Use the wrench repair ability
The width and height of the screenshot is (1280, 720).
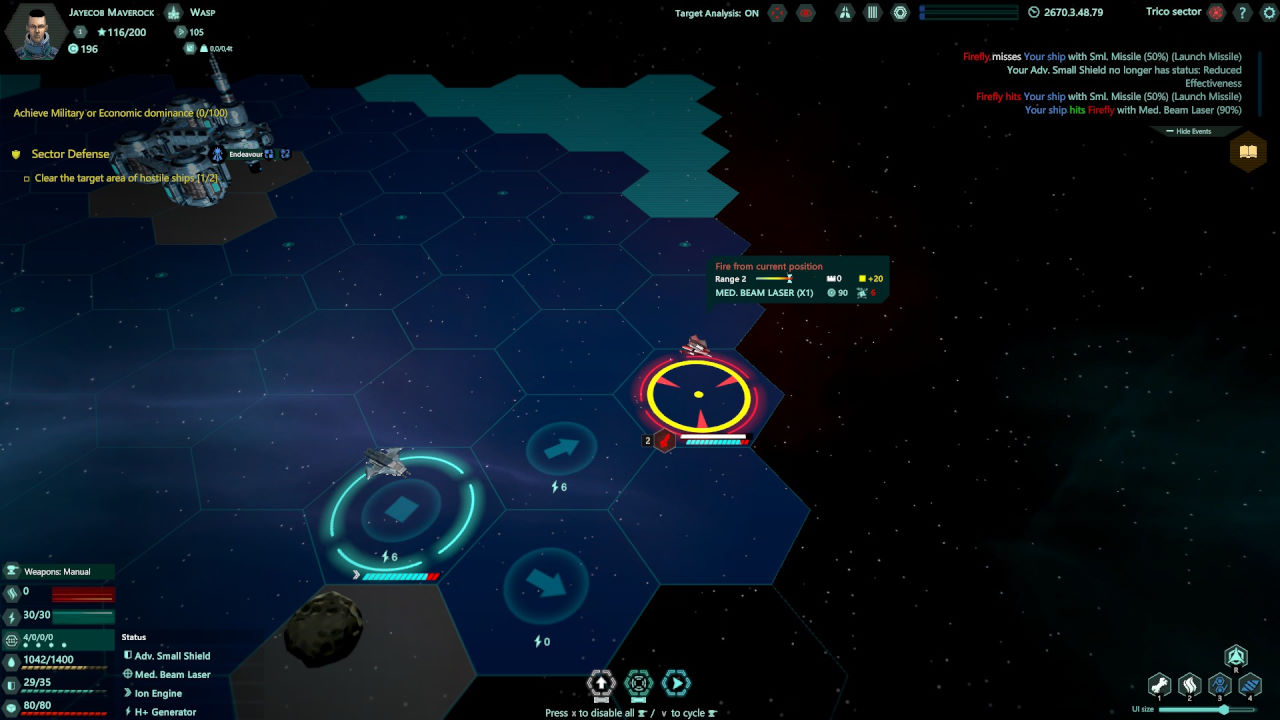pyautogui.click(x=1159, y=684)
